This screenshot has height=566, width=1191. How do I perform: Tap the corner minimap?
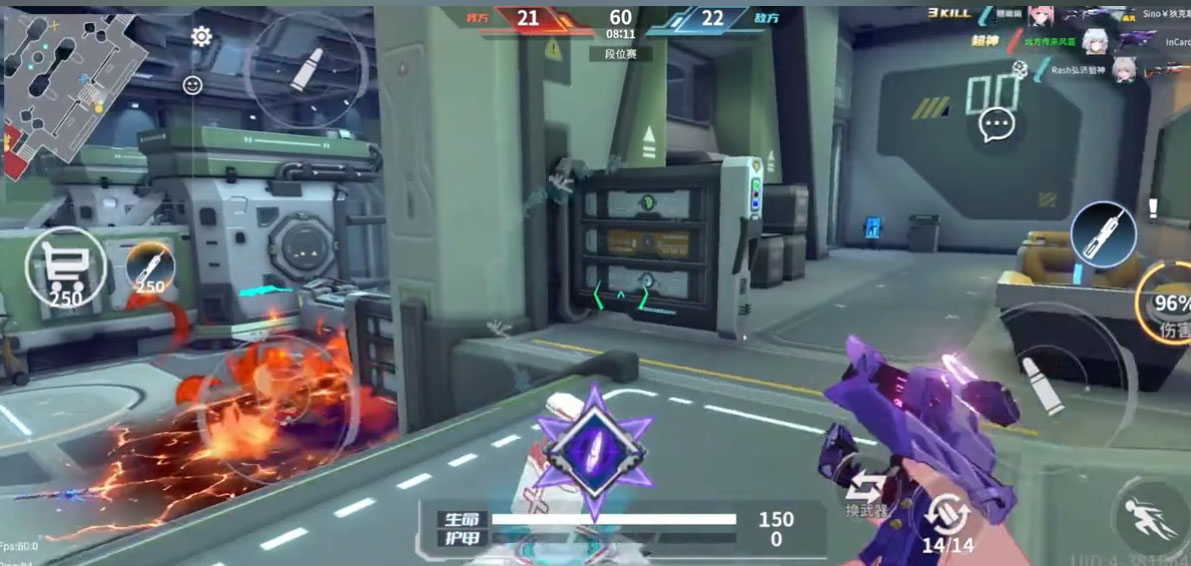[x=72, y=95]
